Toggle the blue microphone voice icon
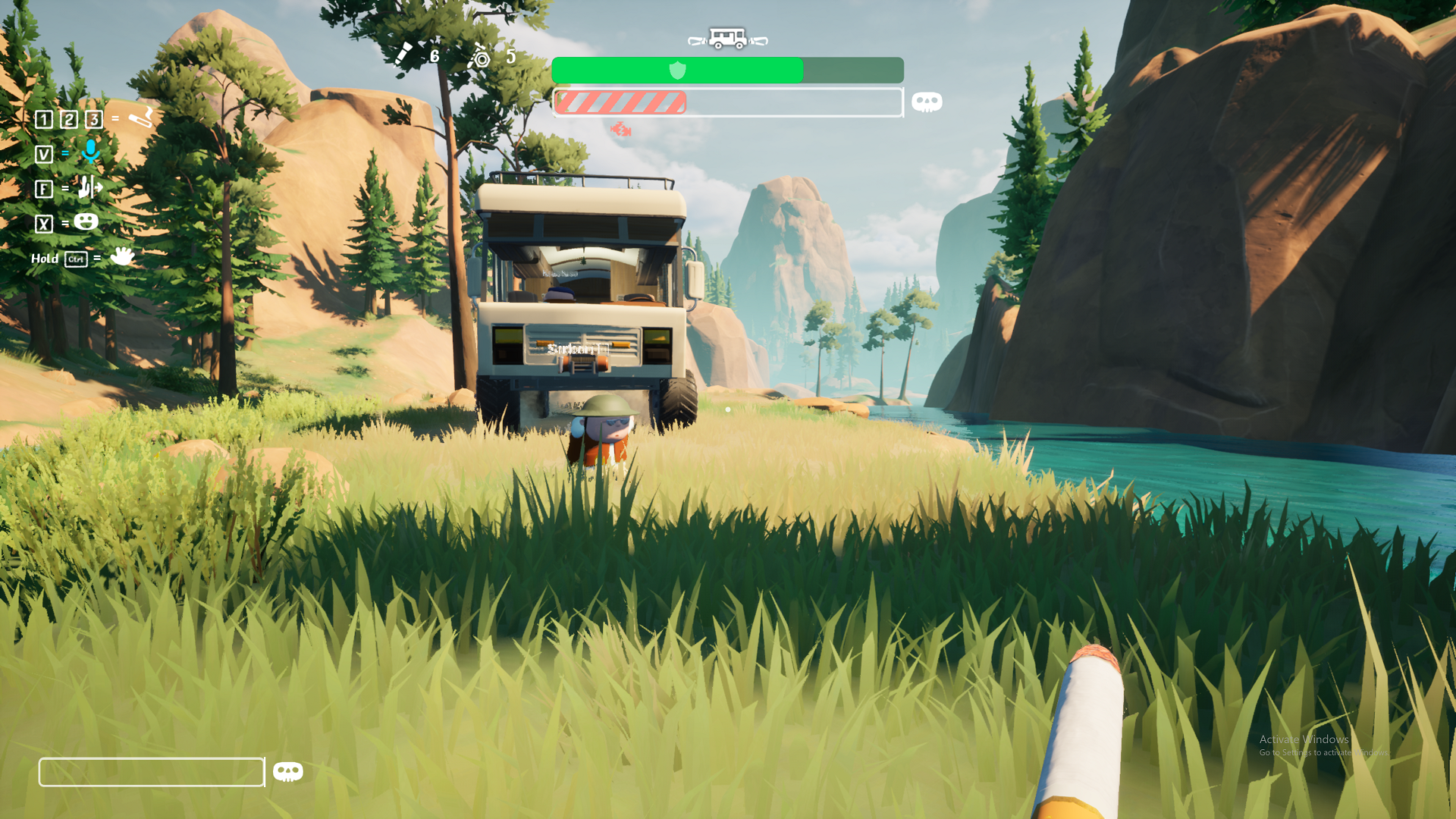Viewport: 1456px width, 819px height. (91, 152)
